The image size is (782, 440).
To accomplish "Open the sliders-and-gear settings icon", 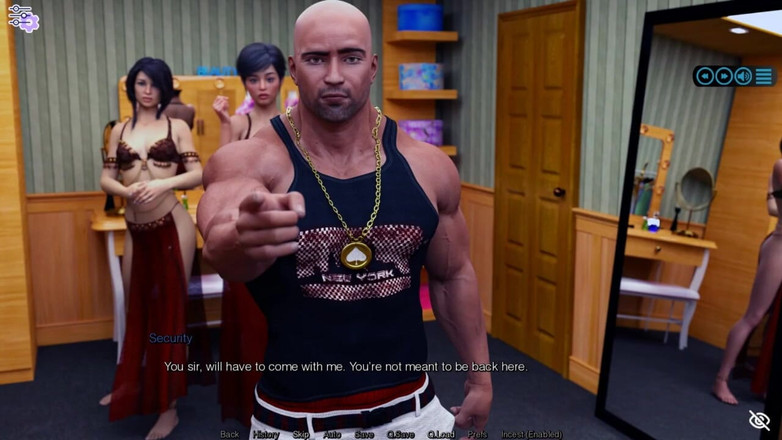I will click(23, 17).
